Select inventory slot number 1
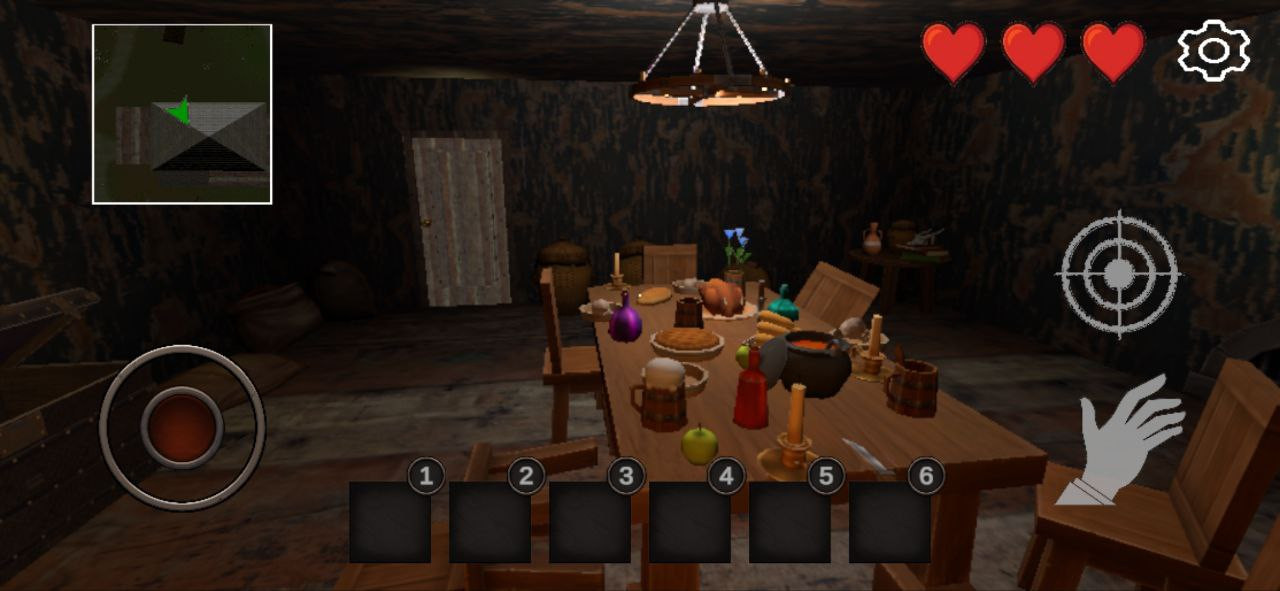Viewport: 1280px width, 591px height. 390,522
